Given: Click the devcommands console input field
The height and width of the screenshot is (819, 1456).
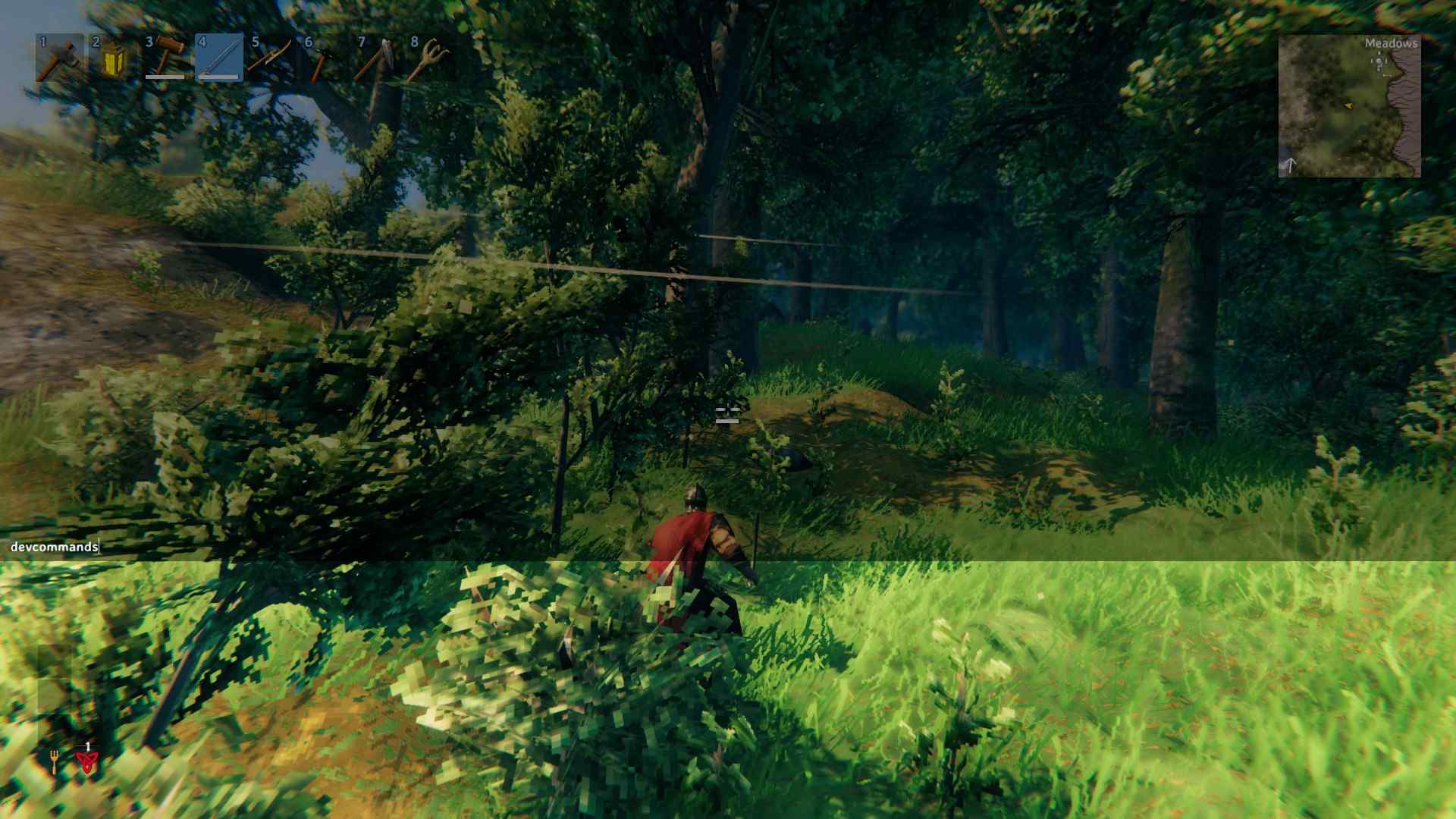Looking at the screenshot, I should (x=53, y=545).
